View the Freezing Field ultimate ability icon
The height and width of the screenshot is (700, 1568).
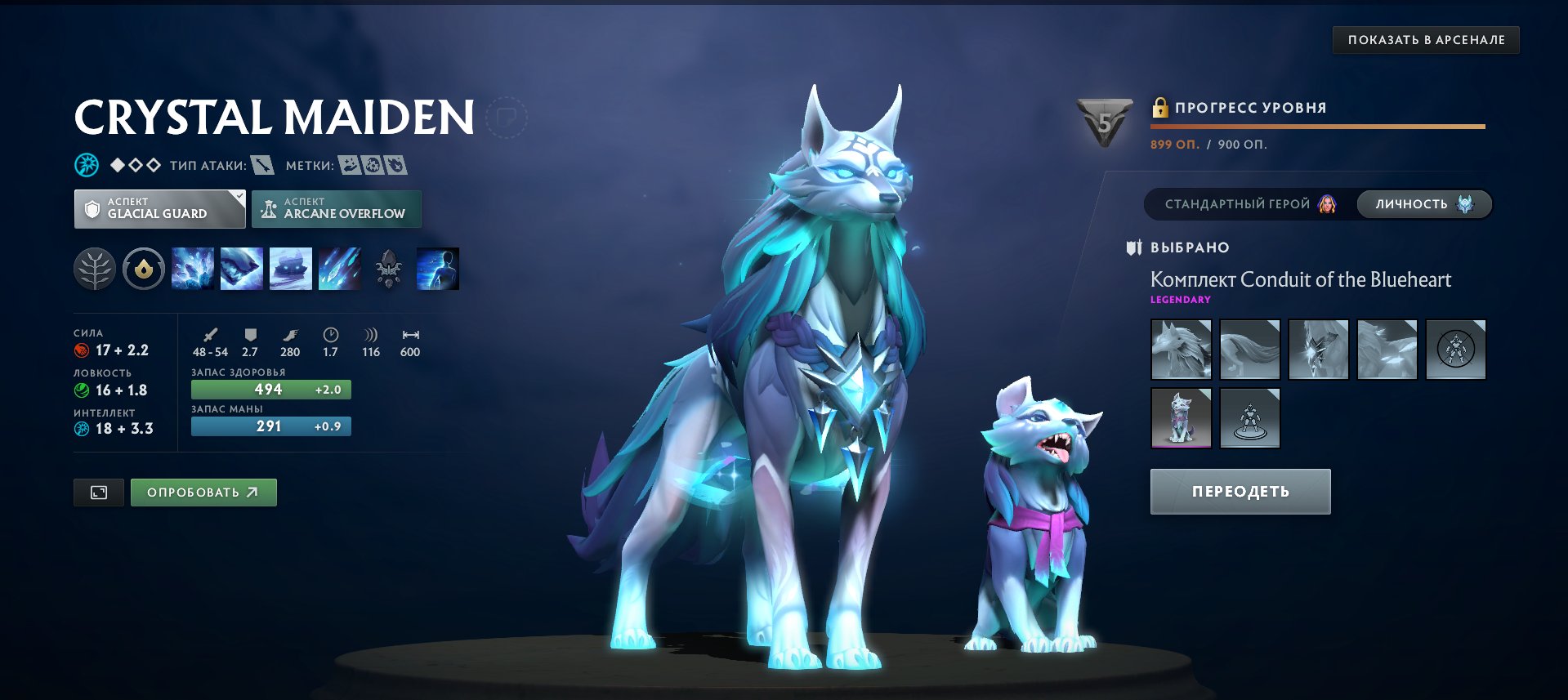pos(339,269)
